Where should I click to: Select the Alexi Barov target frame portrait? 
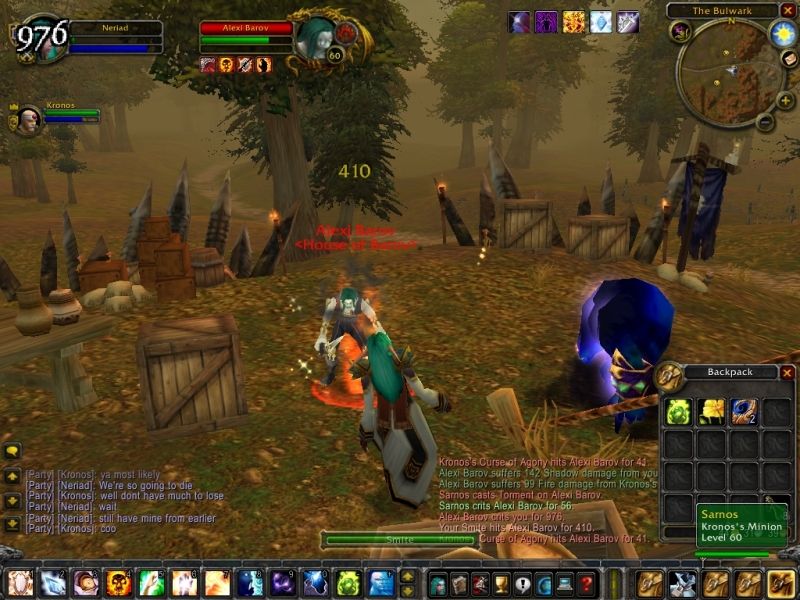click(x=317, y=36)
